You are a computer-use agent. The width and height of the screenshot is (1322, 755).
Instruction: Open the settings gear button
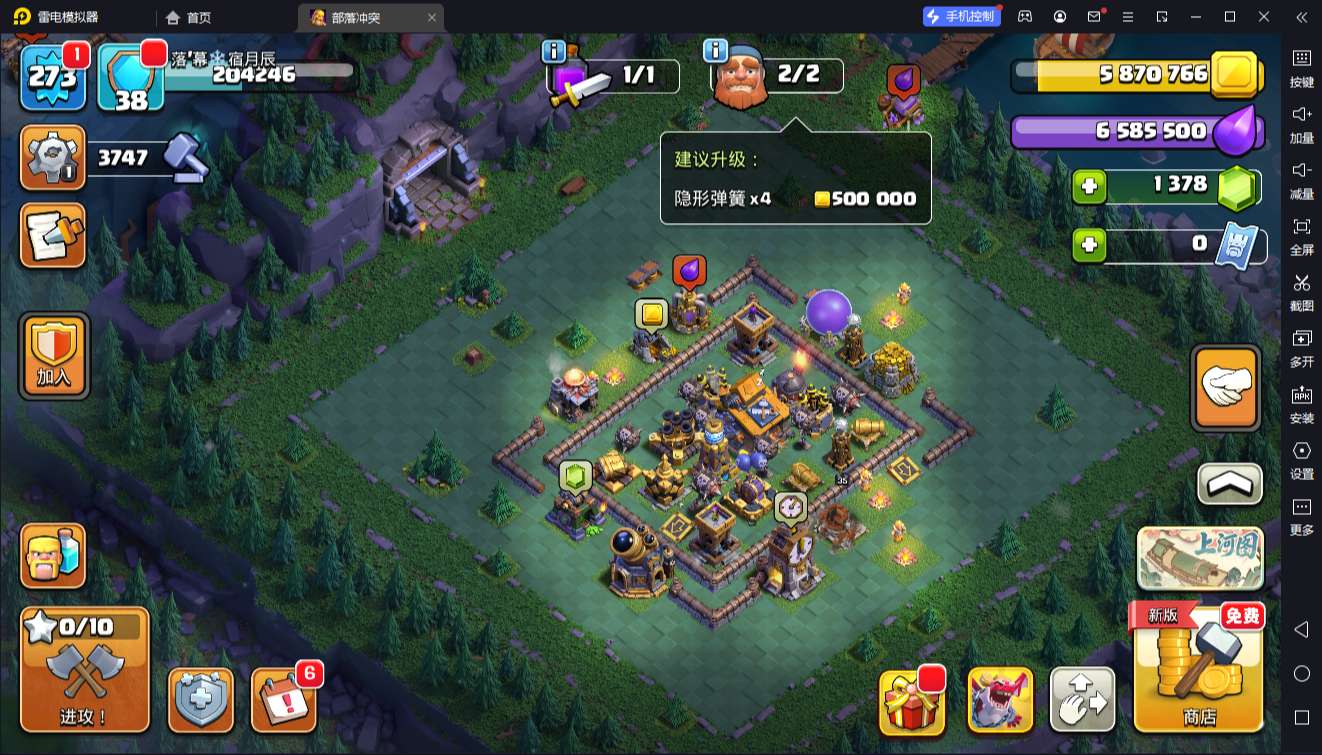52,158
